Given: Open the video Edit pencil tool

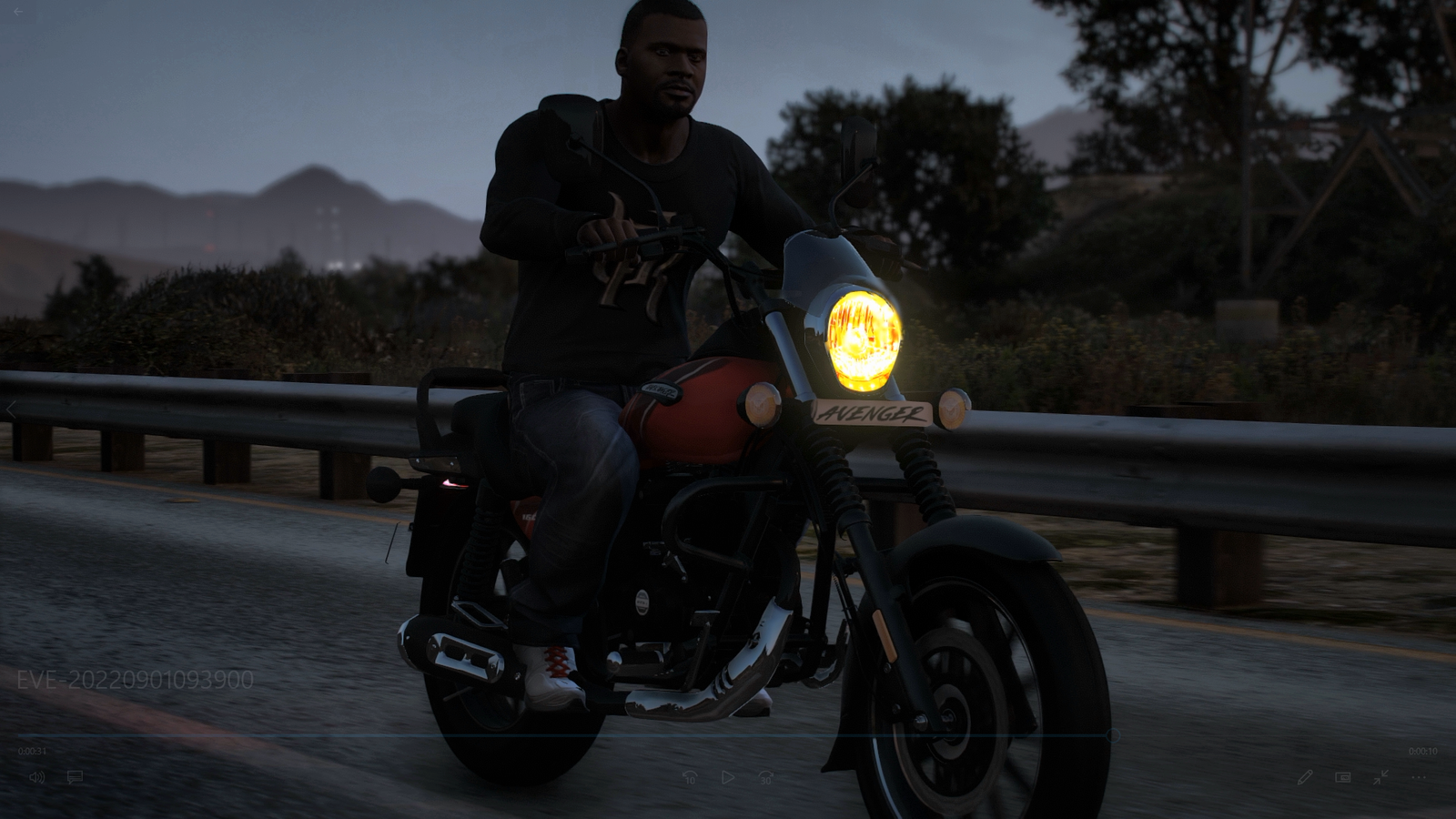Looking at the screenshot, I should click(1305, 777).
